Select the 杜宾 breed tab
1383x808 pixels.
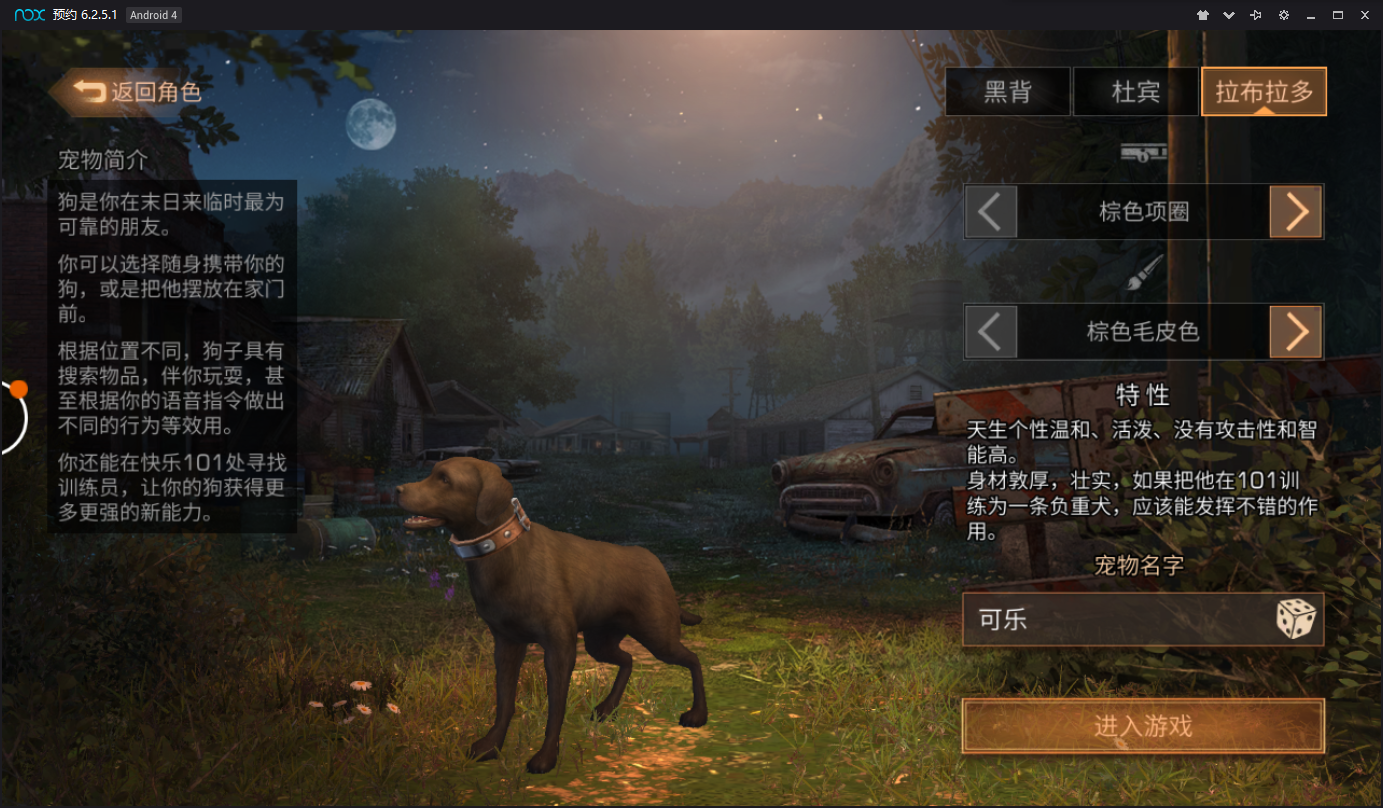coord(1135,92)
